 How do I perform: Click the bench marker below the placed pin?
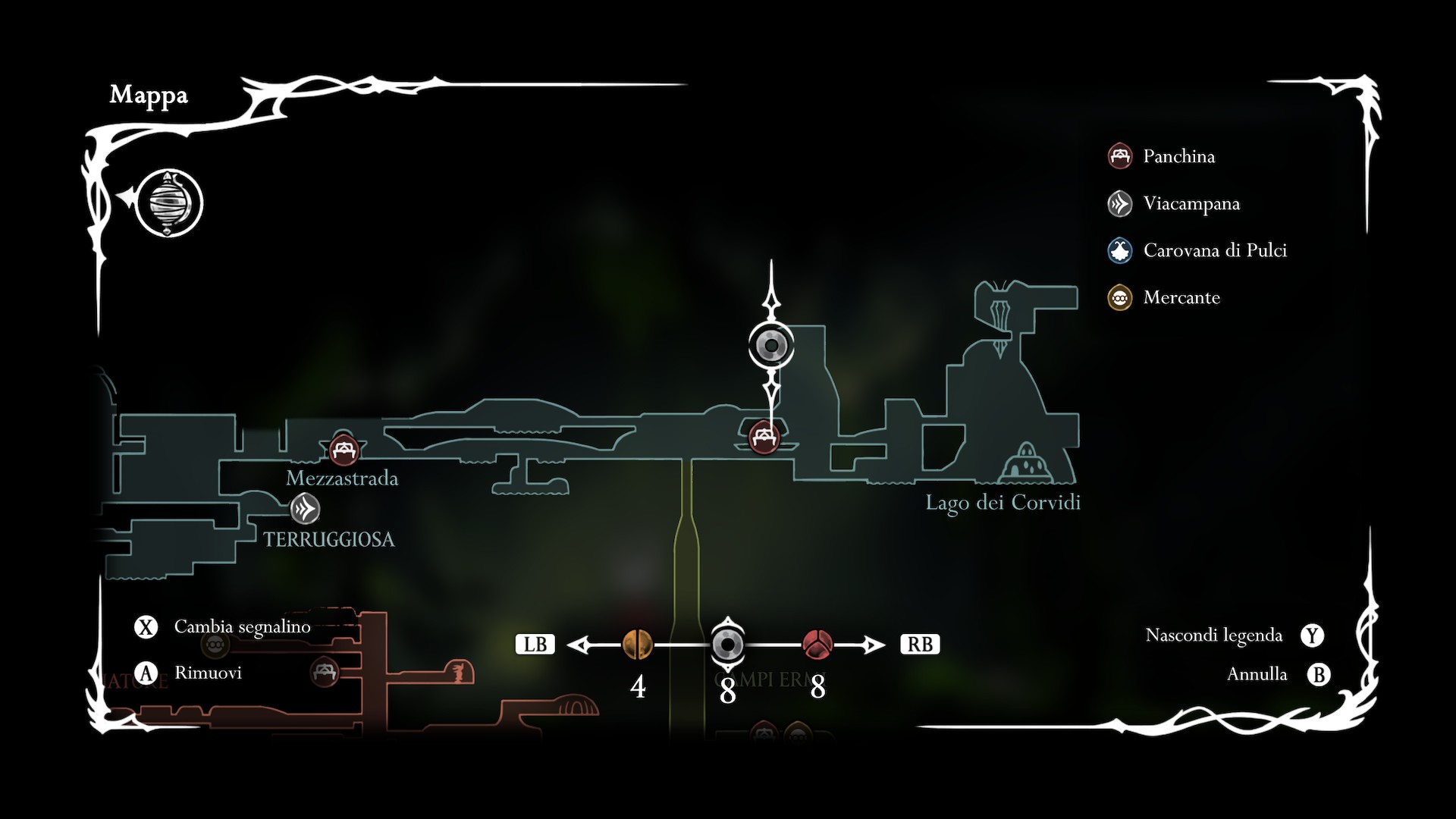[x=764, y=438]
